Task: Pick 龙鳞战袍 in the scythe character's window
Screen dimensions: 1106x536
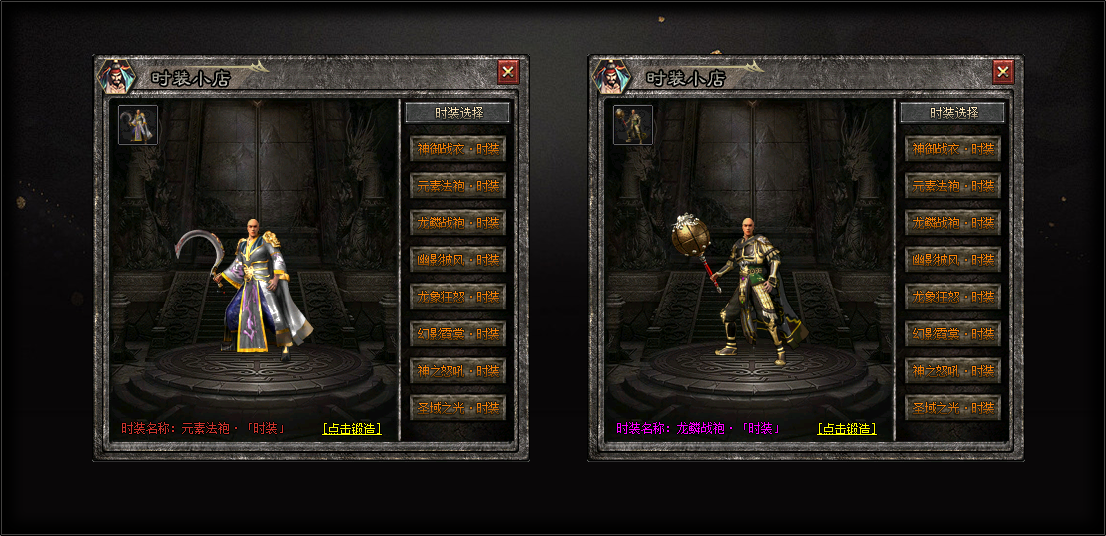Action: point(458,223)
